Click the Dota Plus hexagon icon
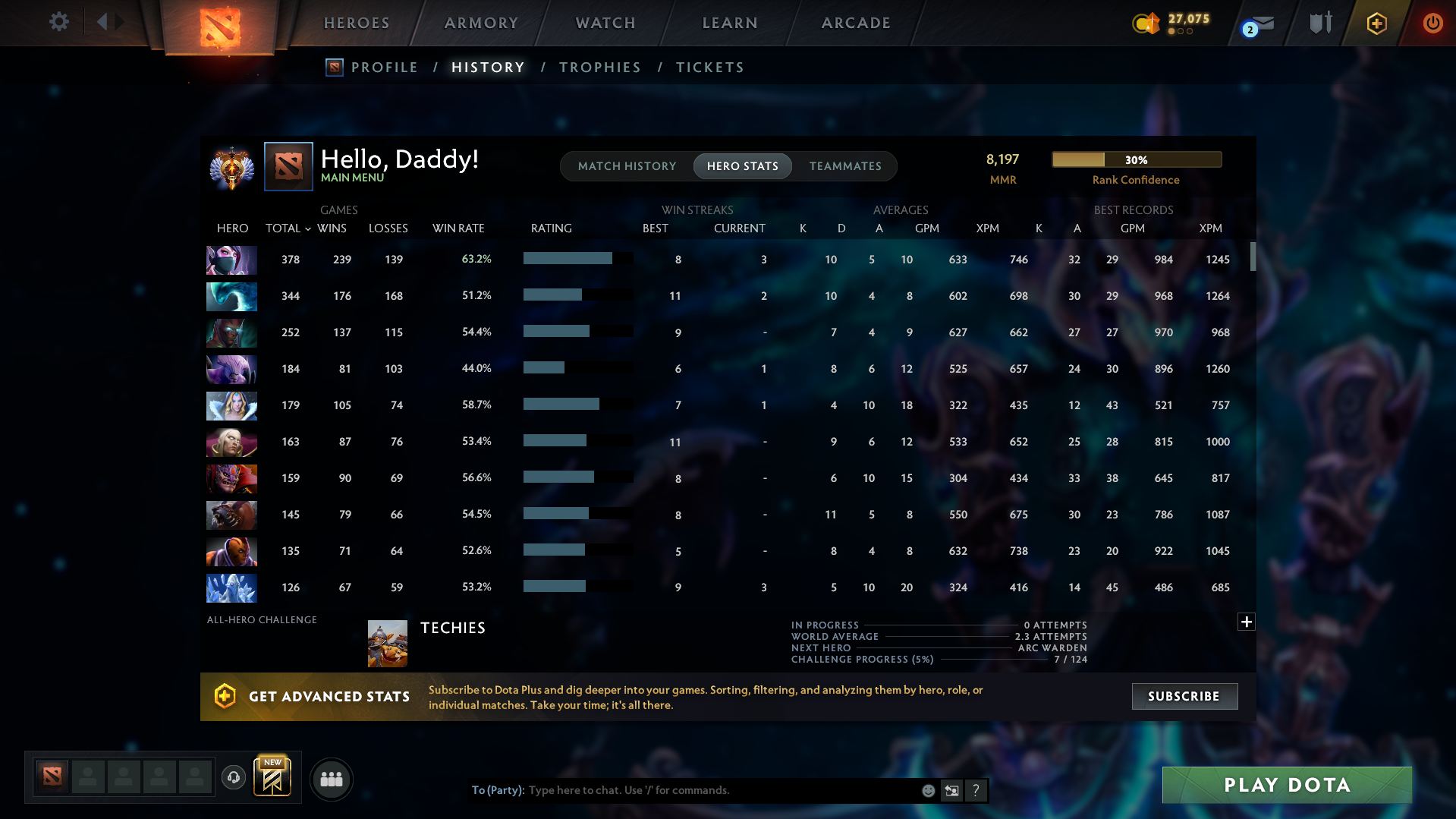Screen dimensions: 1456x819 click(x=1376, y=23)
